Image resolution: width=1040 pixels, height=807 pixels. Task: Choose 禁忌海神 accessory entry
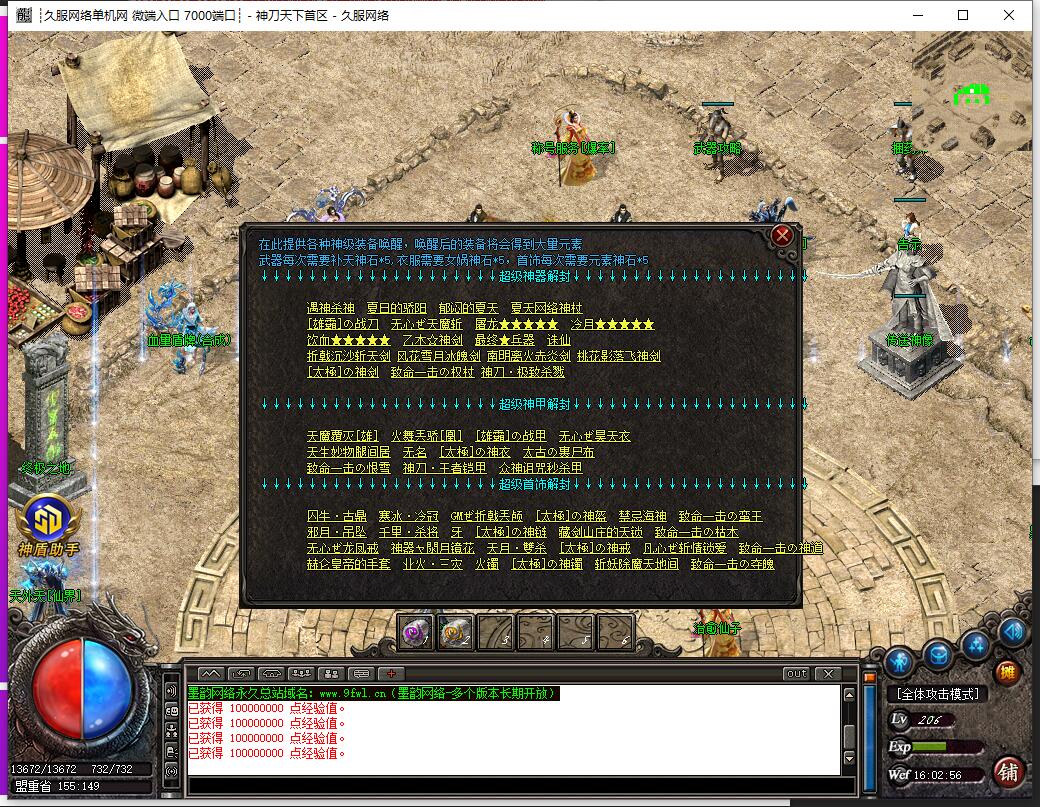[642, 516]
